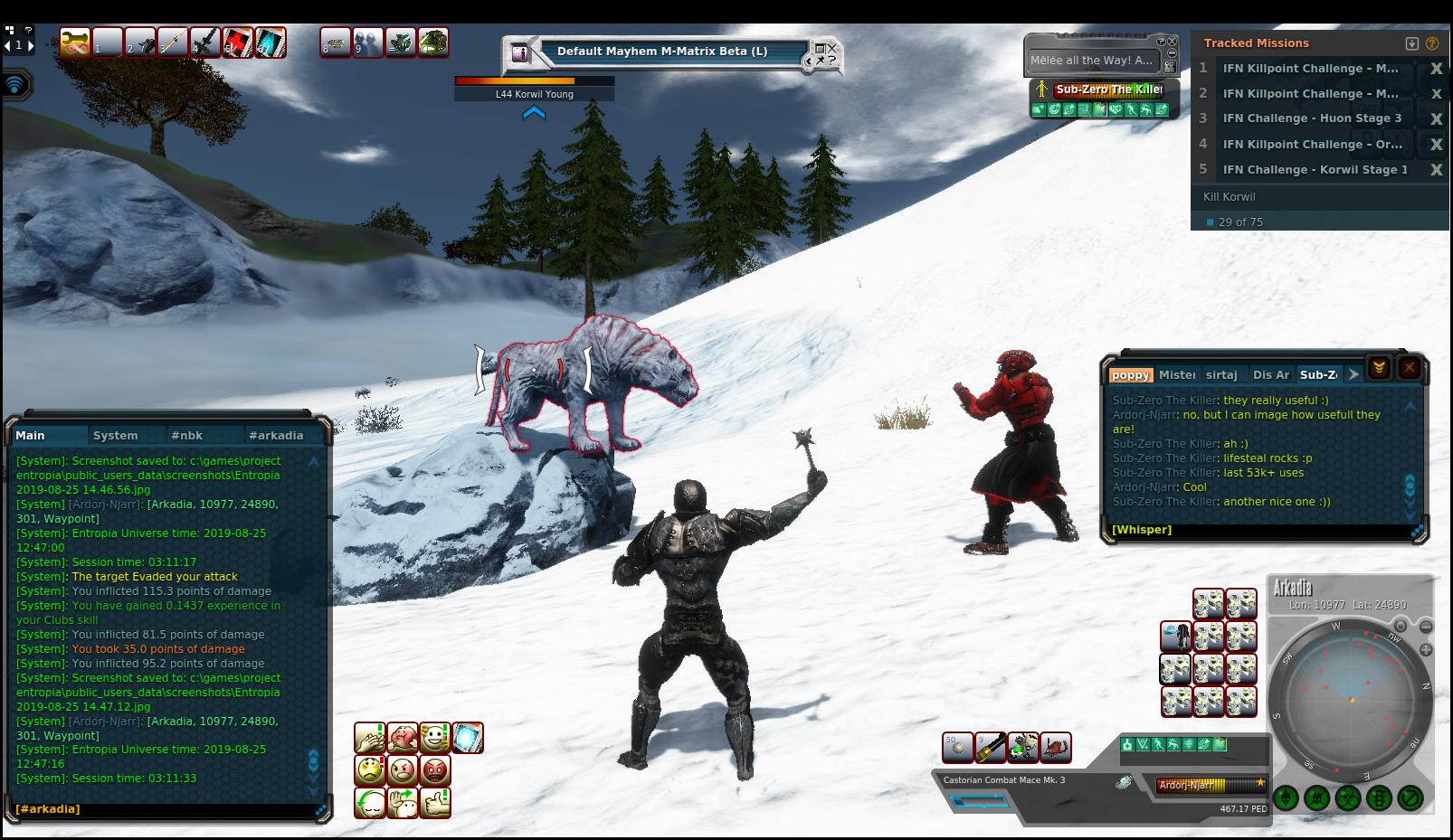Switch to the System chat tab

click(x=115, y=435)
